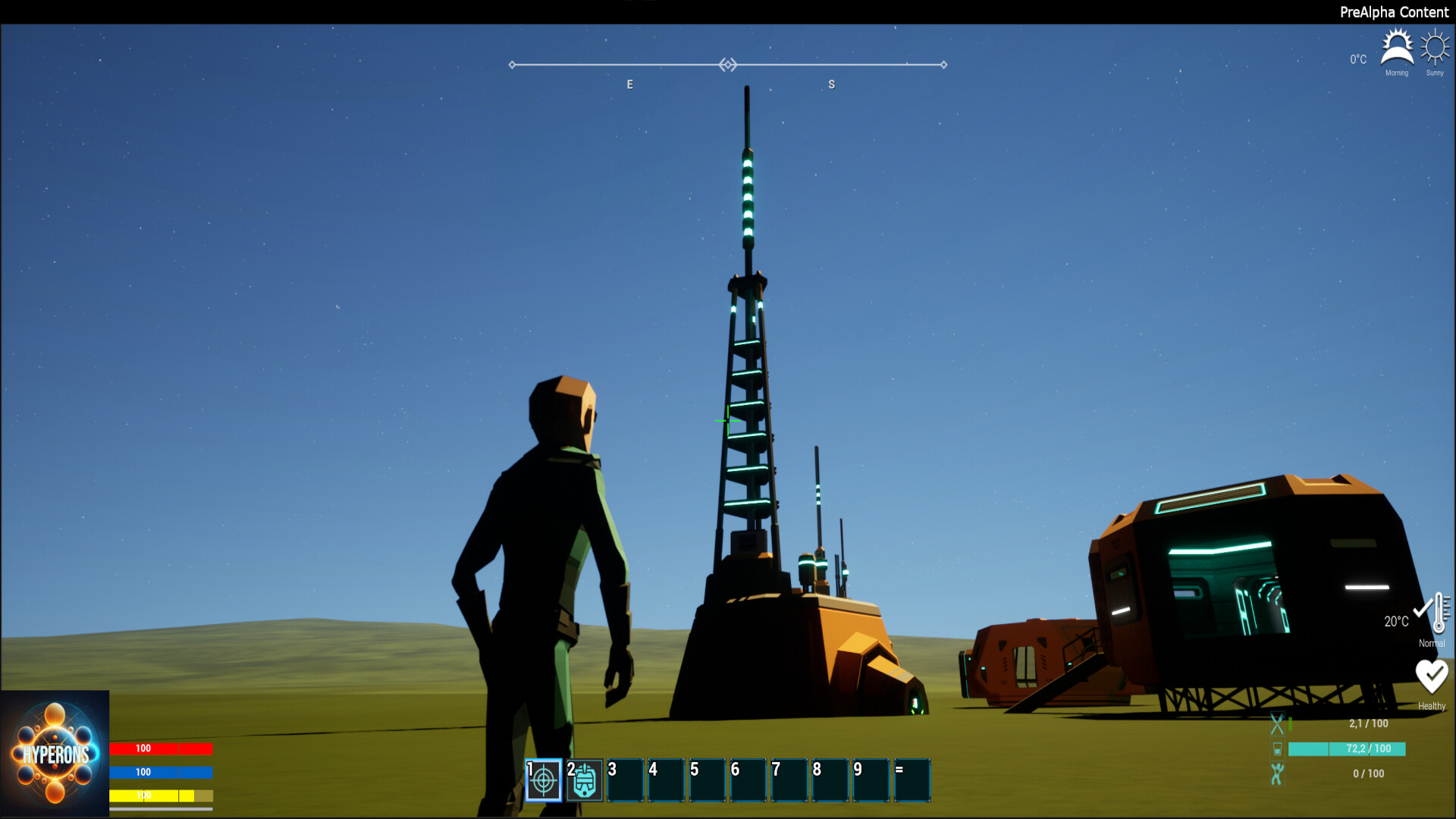The width and height of the screenshot is (1456, 819).
Task: Select the helmet item in hotbar slot 2
Action: [584, 779]
